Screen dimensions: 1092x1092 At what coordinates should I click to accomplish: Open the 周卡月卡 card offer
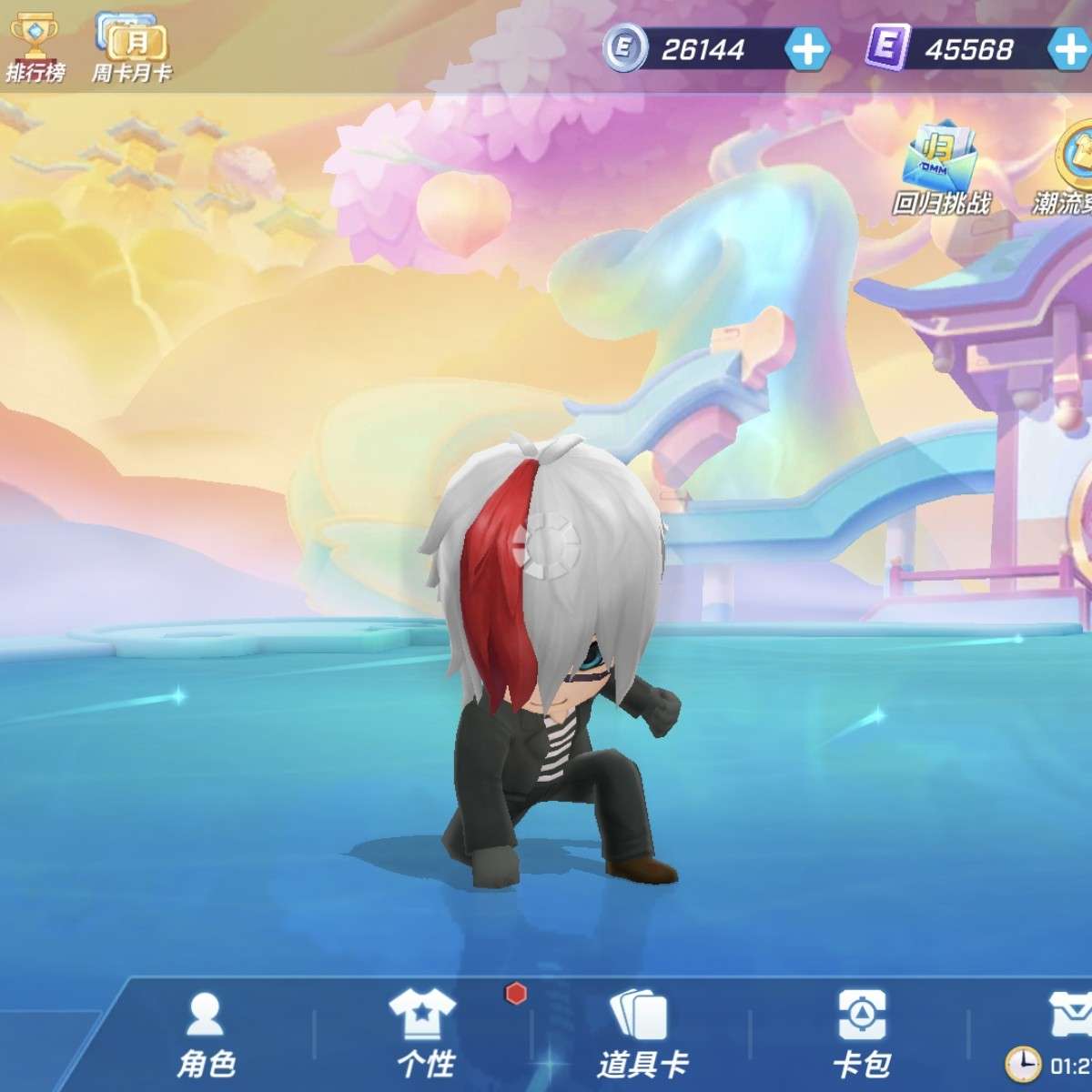[x=130, y=47]
